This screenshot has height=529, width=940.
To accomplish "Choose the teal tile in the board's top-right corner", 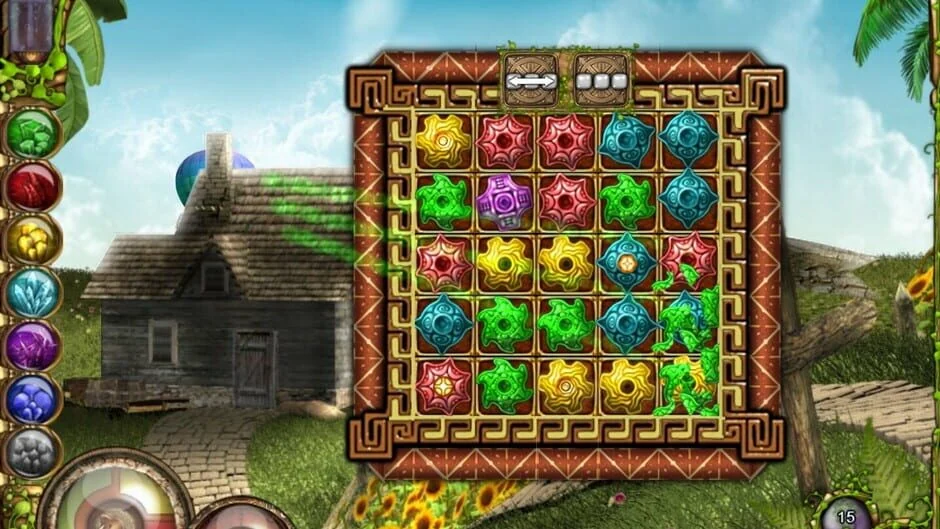I will pos(689,139).
